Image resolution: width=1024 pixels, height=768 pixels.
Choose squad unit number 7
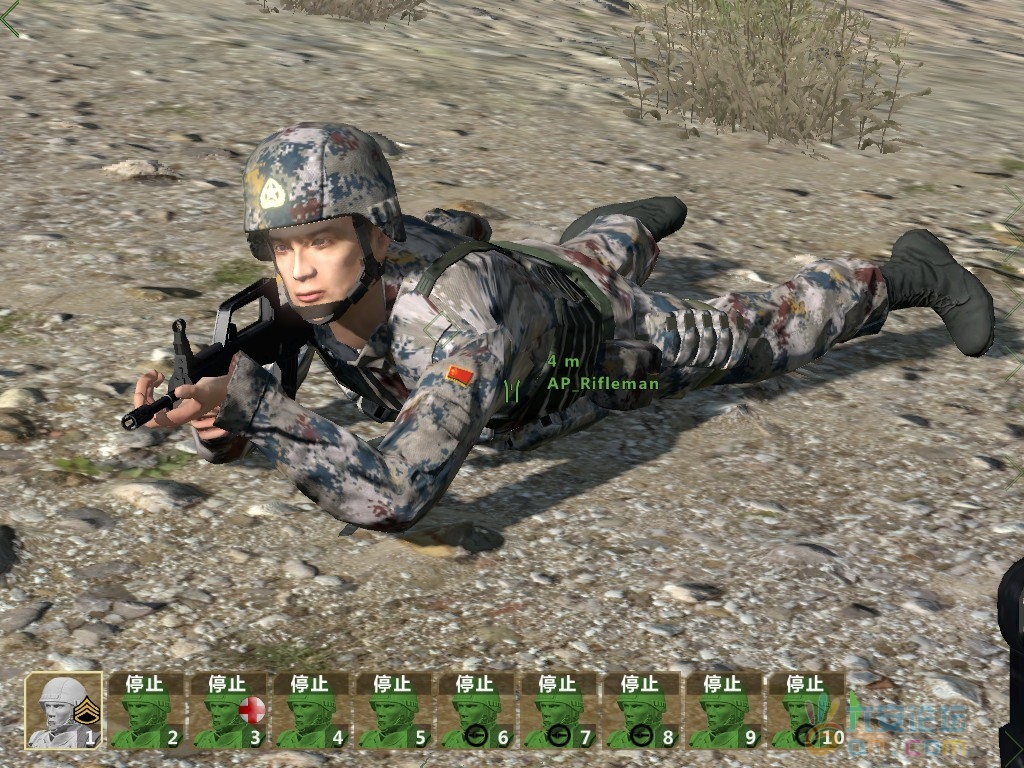[559, 711]
